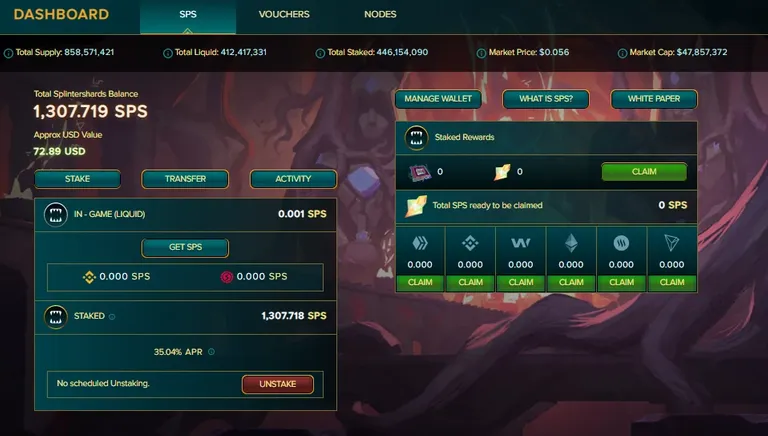768x436 pixels.
Task: Open the Nodes tab
Action: point(380,15)
